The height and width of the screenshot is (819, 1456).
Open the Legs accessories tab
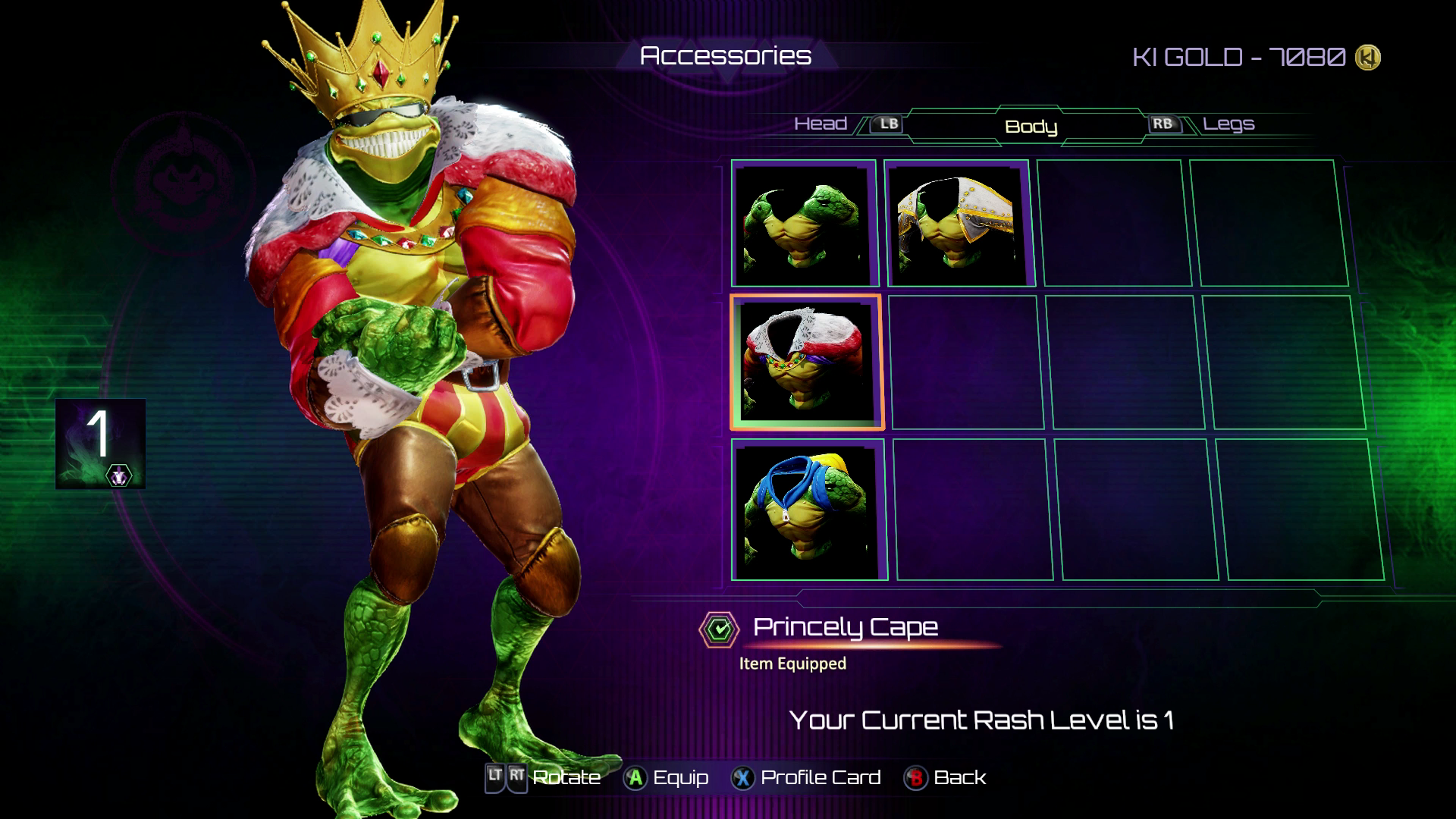(x=1228, y=124)
